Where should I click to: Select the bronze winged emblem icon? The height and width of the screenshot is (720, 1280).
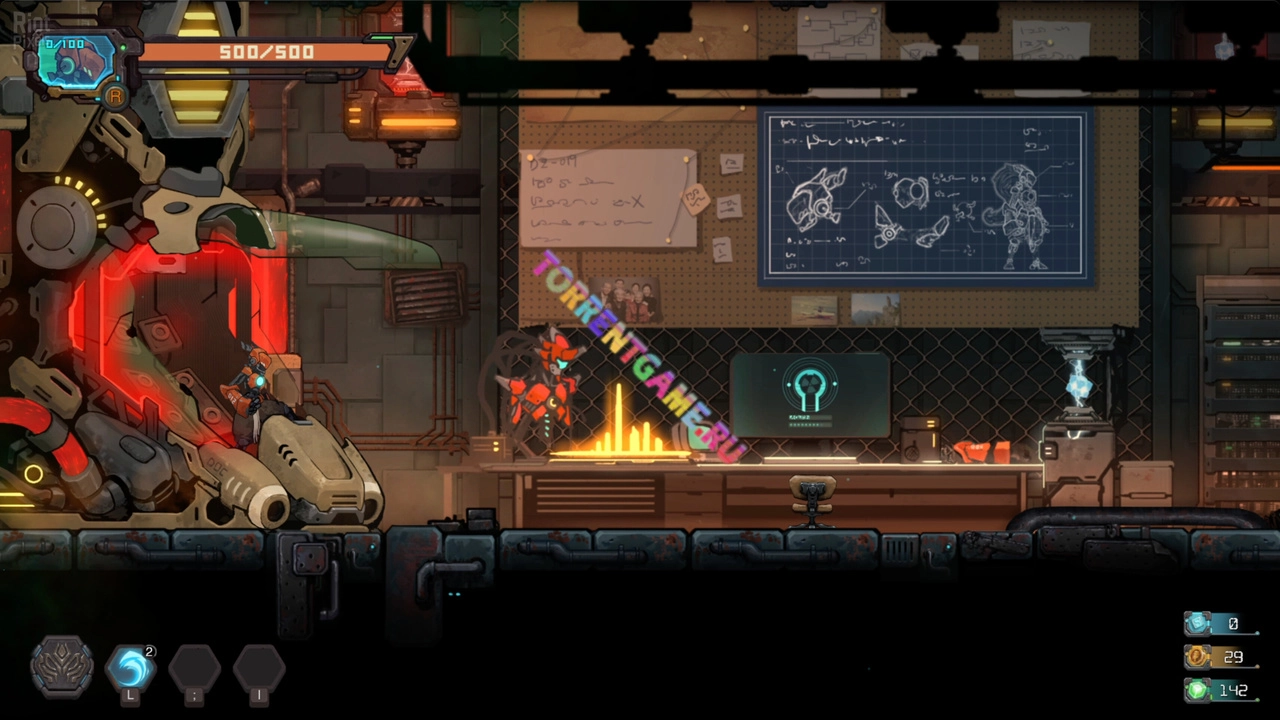coord(62,666)
